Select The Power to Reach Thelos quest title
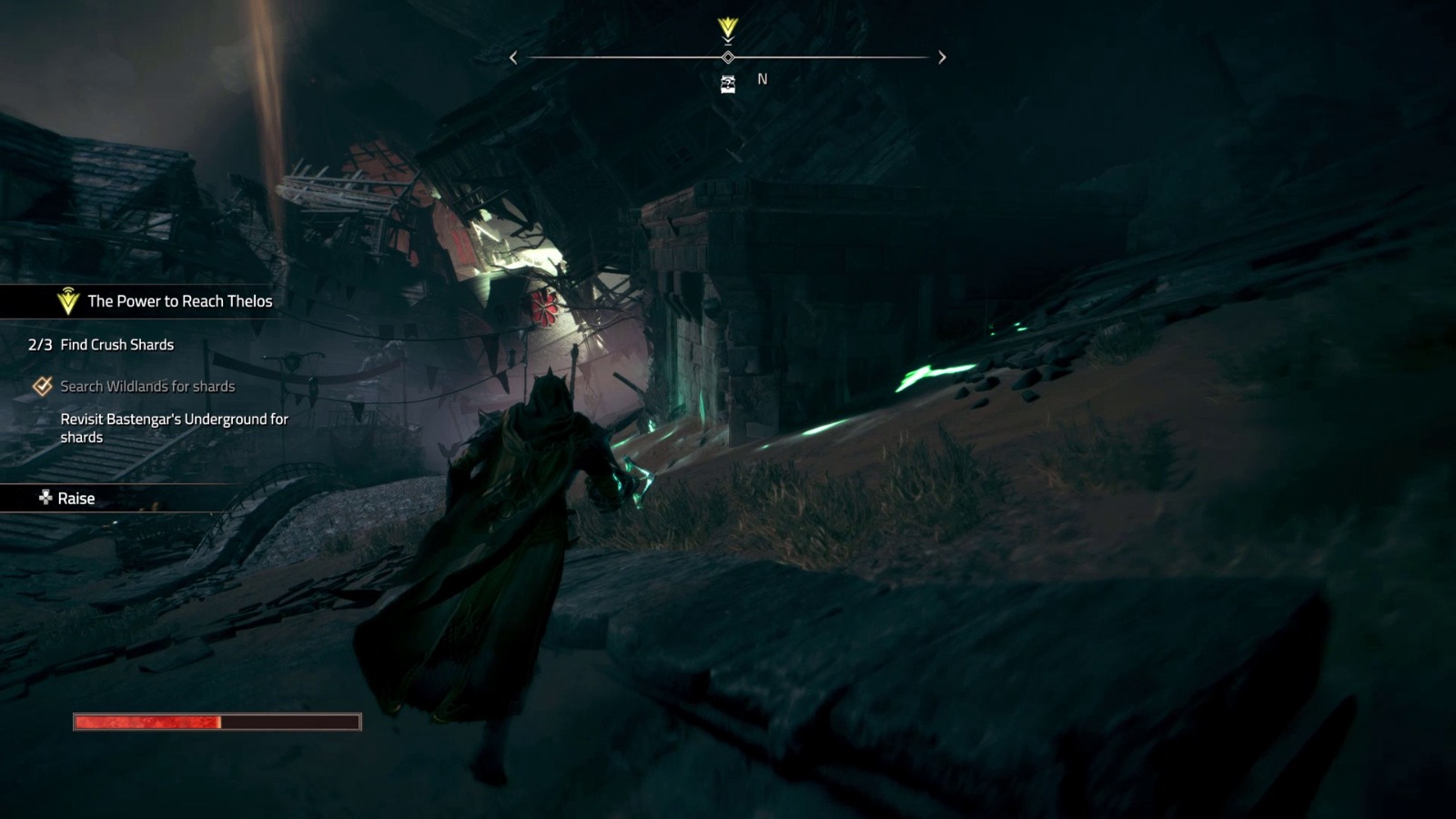Image resolution: width=1456 pixels, height=819 pixels. [179, 301]
